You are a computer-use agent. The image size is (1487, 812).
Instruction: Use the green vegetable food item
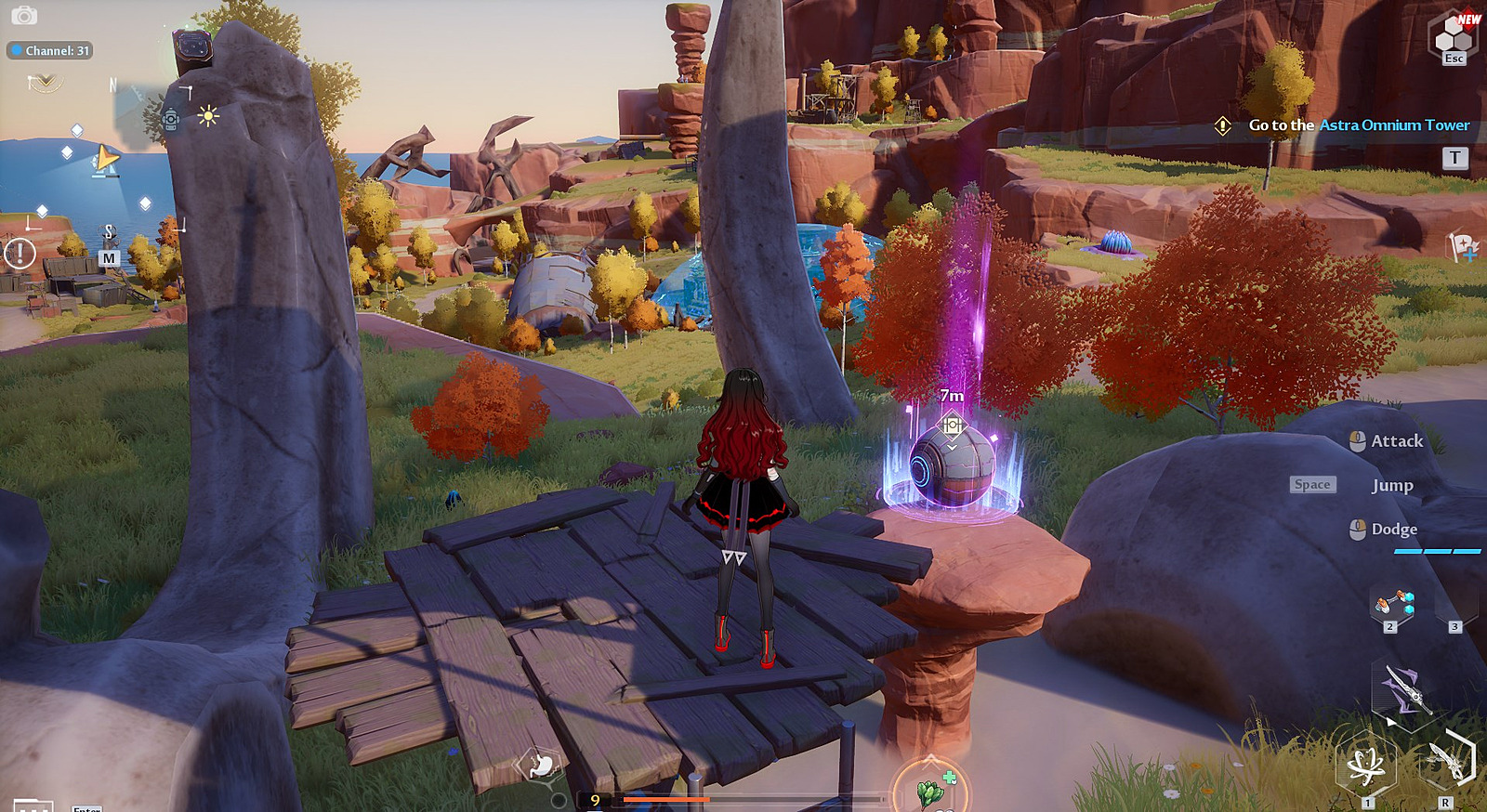point(930,791)
